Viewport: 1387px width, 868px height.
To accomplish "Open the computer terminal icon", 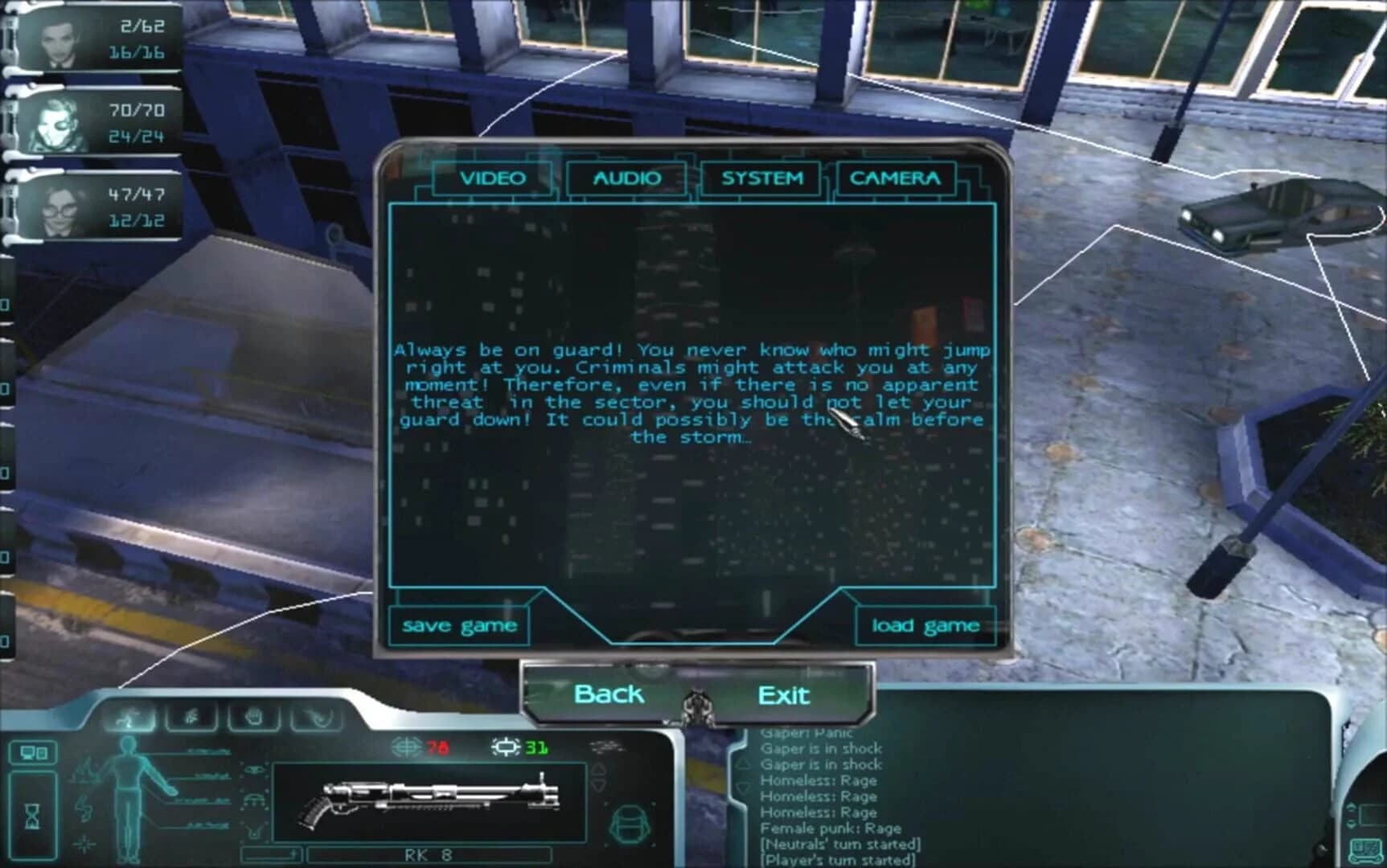I will pyautogui.click(x=33, y=753).
